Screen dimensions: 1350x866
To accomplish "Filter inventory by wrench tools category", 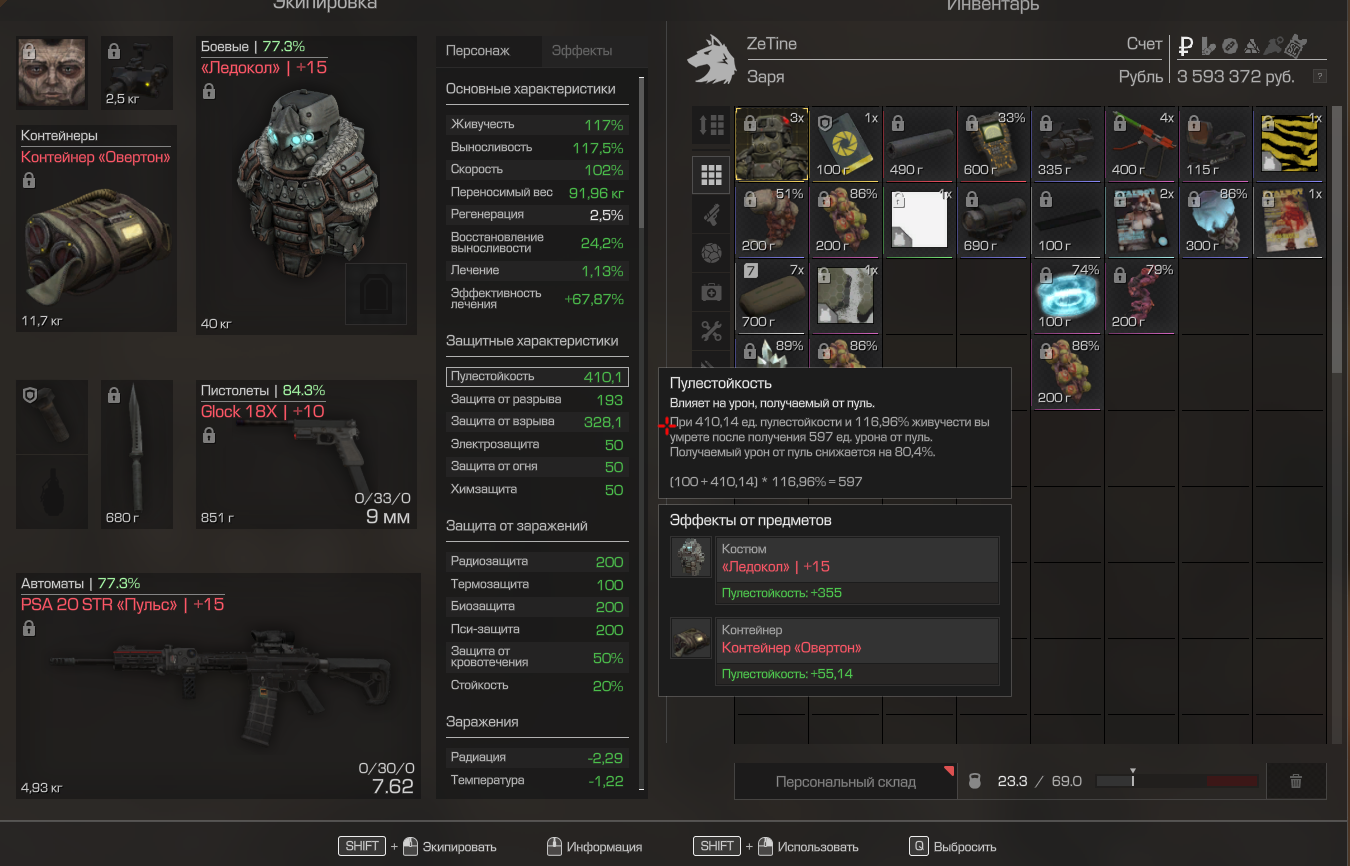I will click(x=711, y=329).
